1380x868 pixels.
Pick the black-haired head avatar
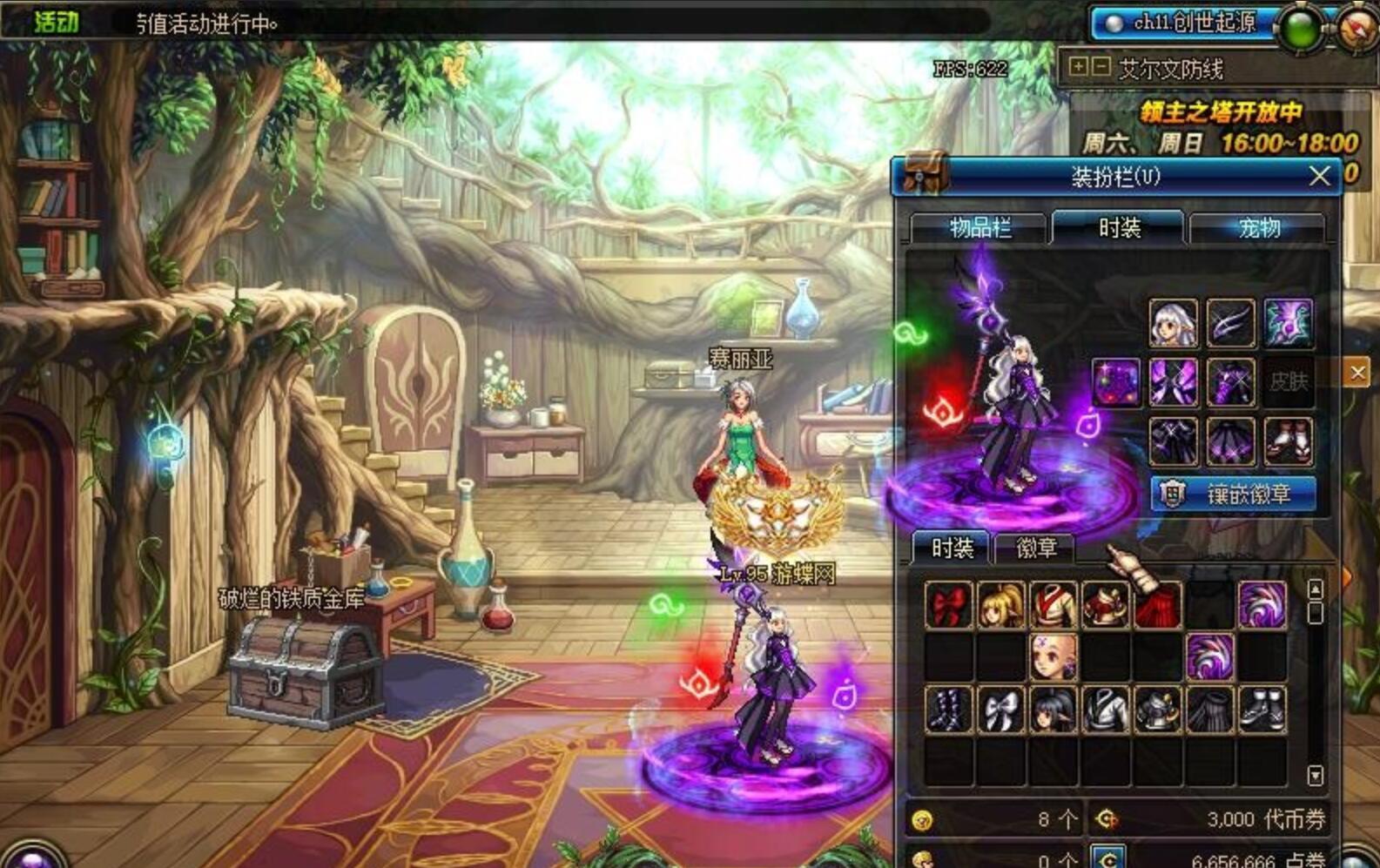[1053, 709]
